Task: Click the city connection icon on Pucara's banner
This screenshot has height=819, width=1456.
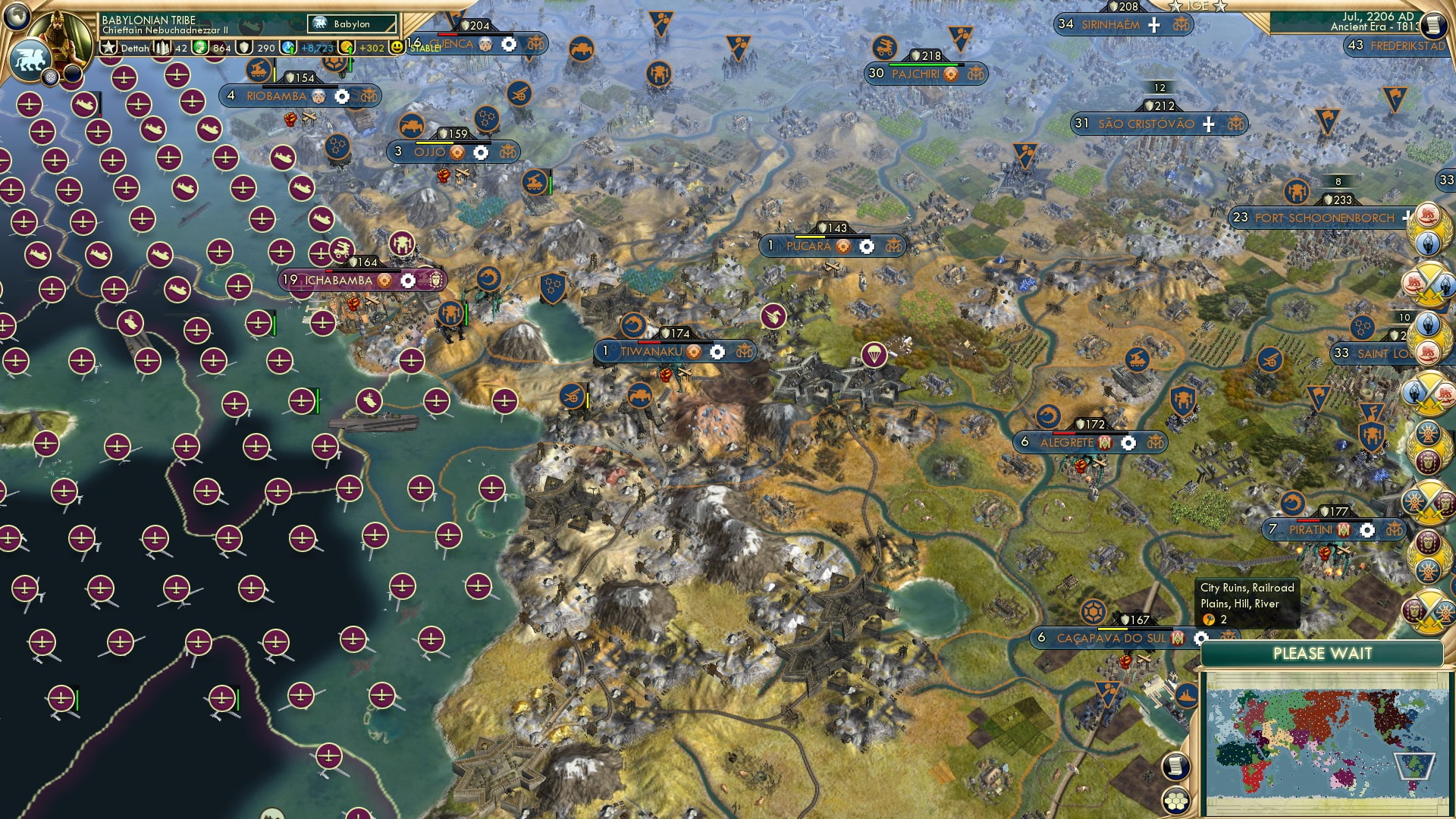Action: (894, 246)
